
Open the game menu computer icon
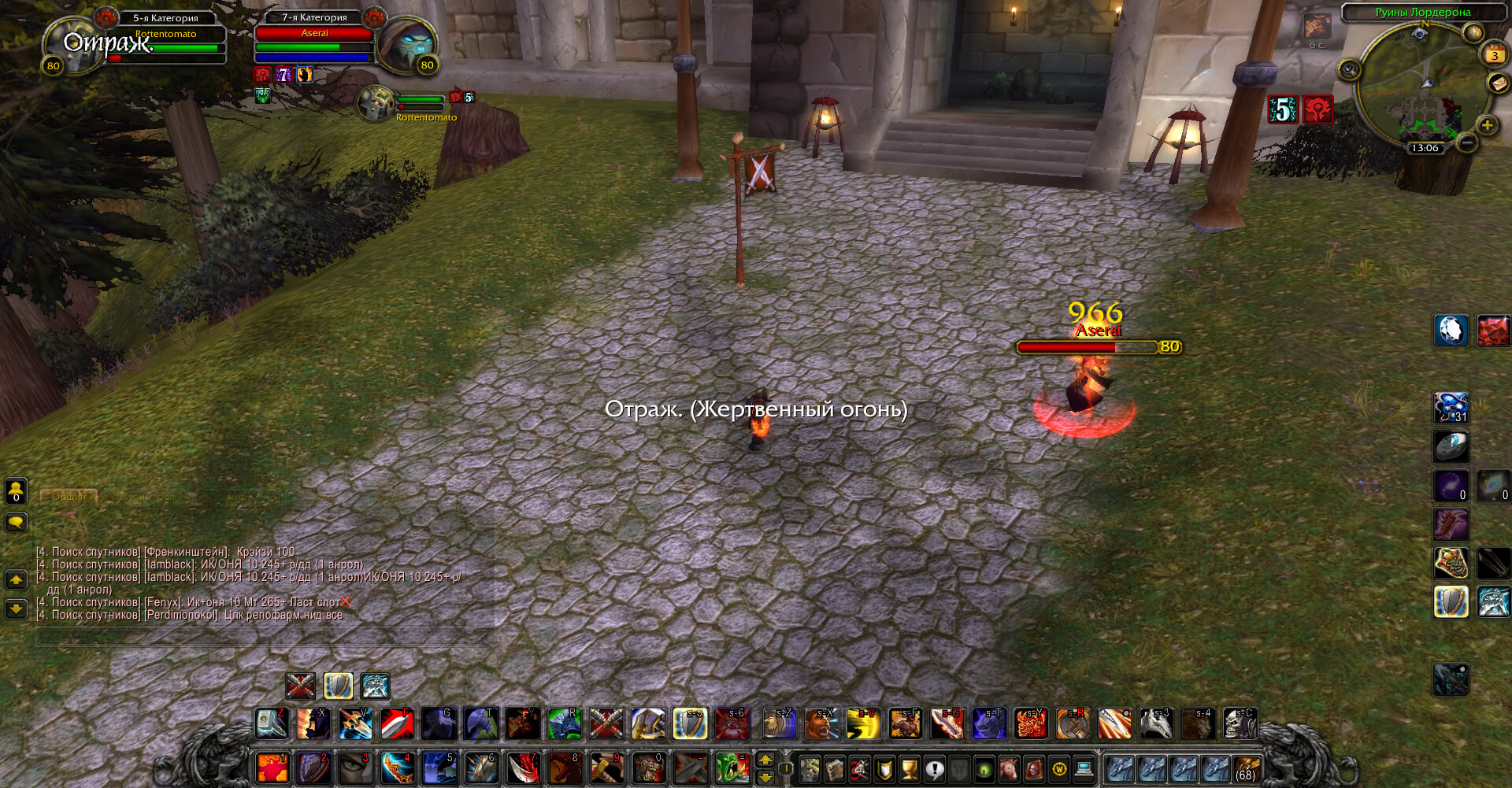tap(1084, 768)
